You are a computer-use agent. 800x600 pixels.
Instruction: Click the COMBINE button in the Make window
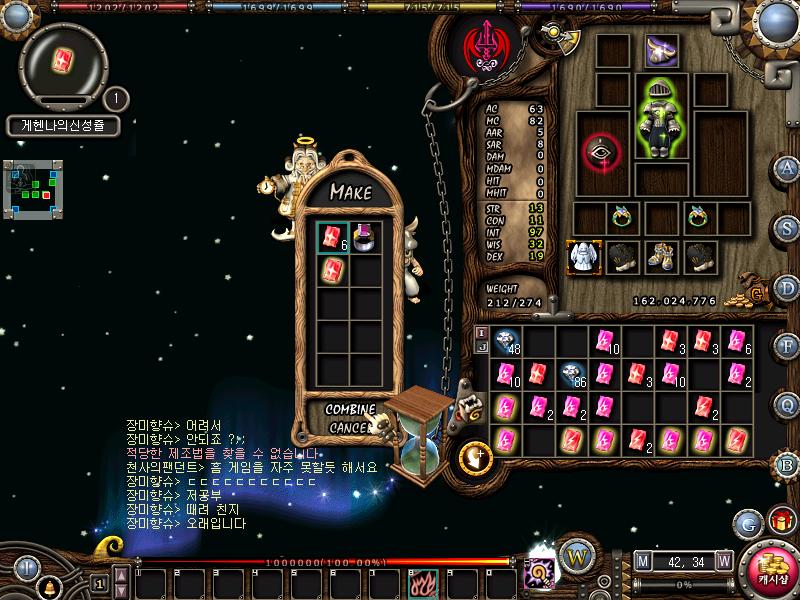[x=351, y=409]
